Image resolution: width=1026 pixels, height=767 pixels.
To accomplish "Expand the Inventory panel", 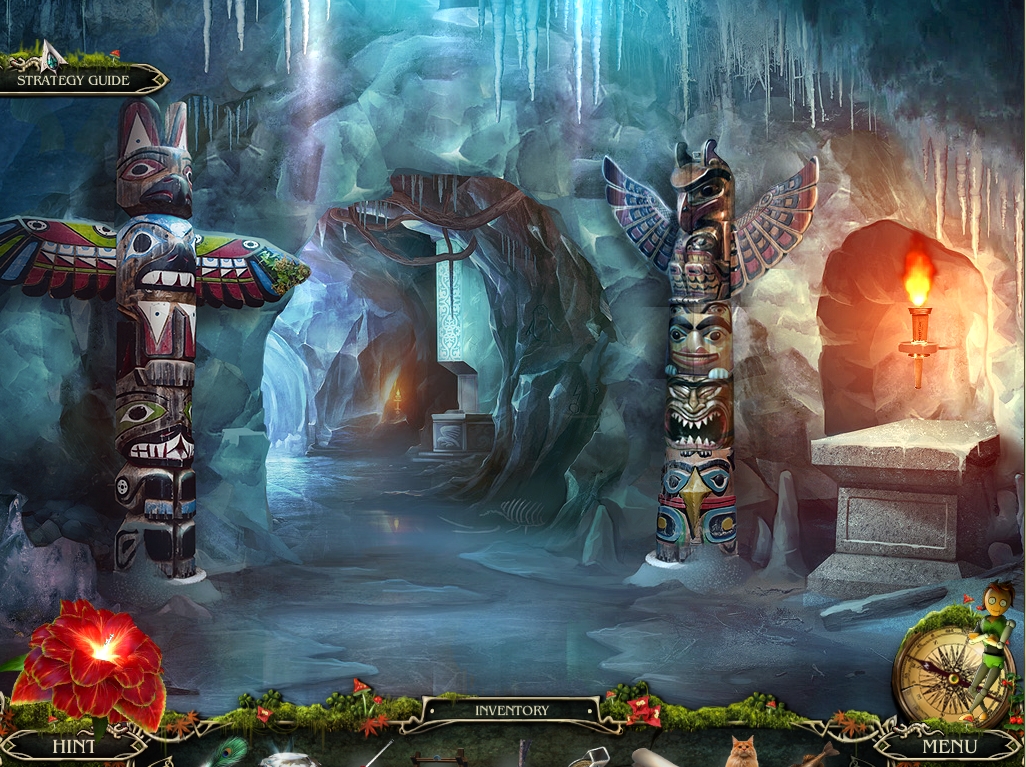I will click(511, 710).
